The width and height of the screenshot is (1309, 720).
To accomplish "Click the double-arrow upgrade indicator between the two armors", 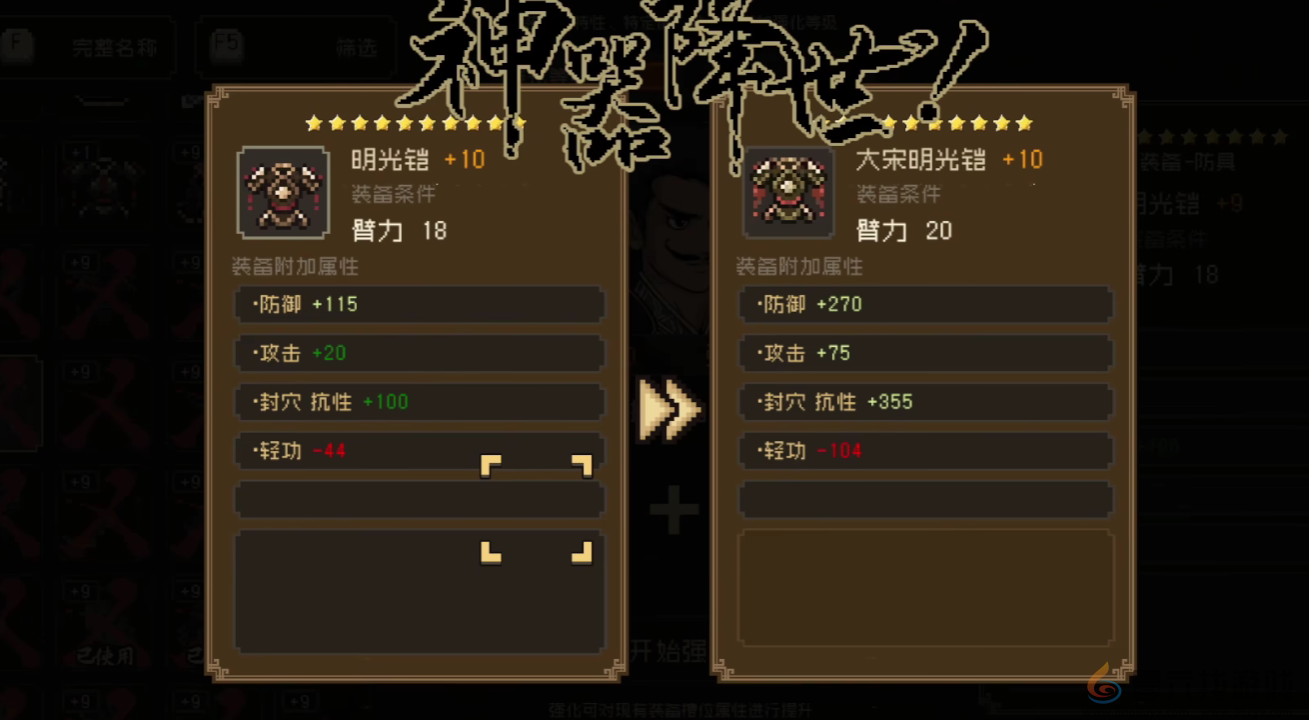I will pyautogui.click(x=668, y=408).
